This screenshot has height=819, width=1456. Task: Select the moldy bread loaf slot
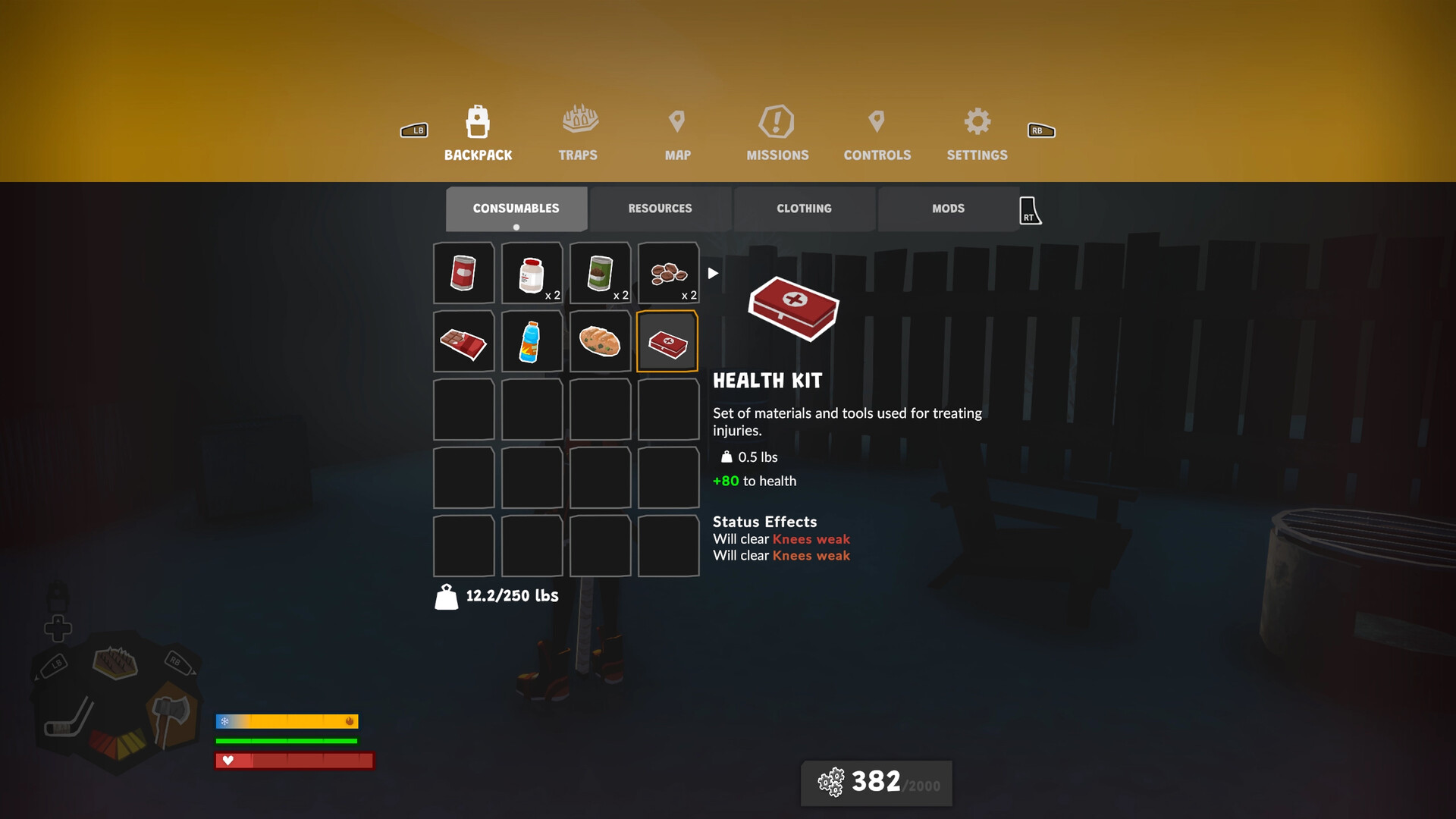click(x=600, y=341)
